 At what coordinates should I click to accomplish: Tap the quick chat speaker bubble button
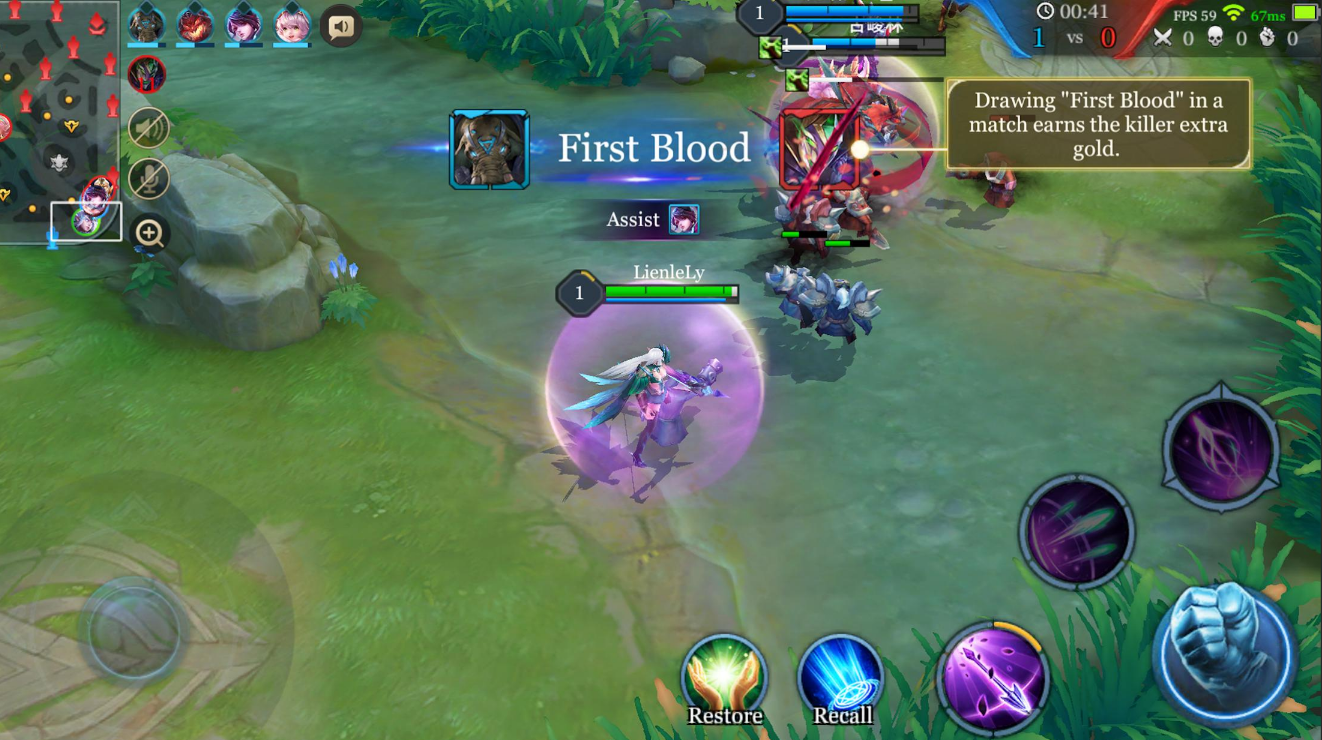pyautogui.click(x=341, y=27)
